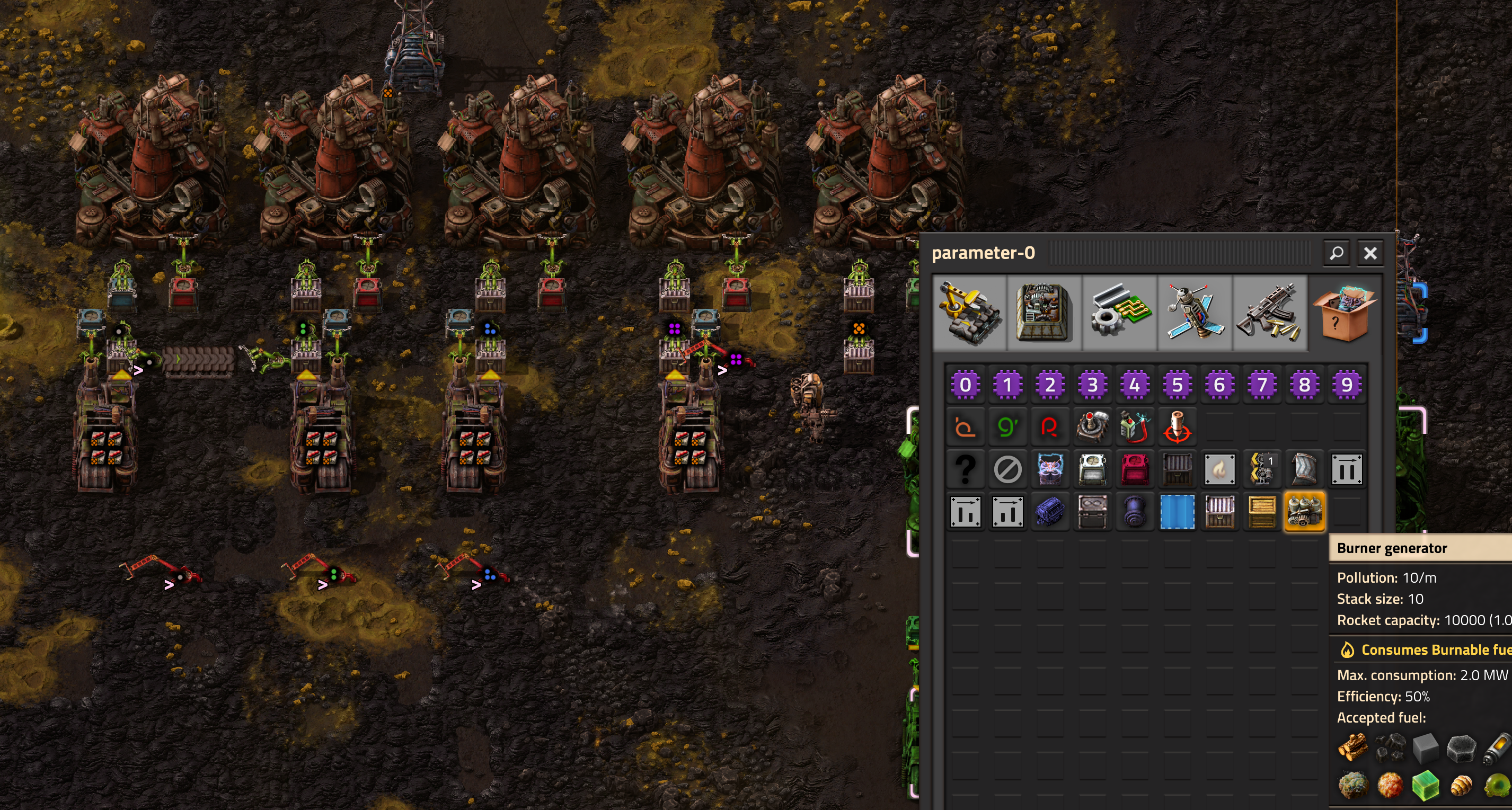Switch to the Combat tab with gun icon
The image size is (1512, 810).
point(1270,313)
